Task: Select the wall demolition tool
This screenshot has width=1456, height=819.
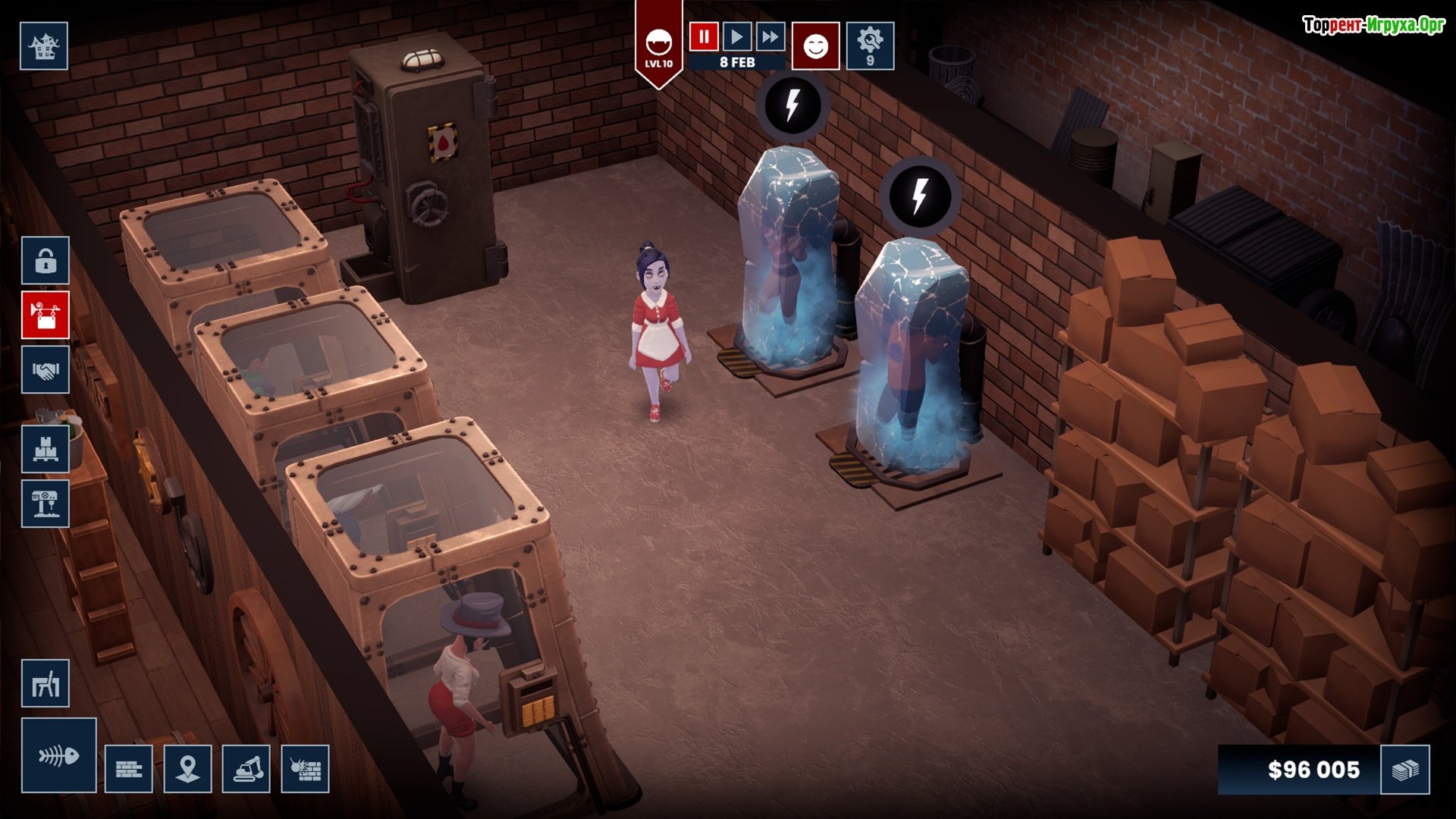Action: click(x=306, y=769)
